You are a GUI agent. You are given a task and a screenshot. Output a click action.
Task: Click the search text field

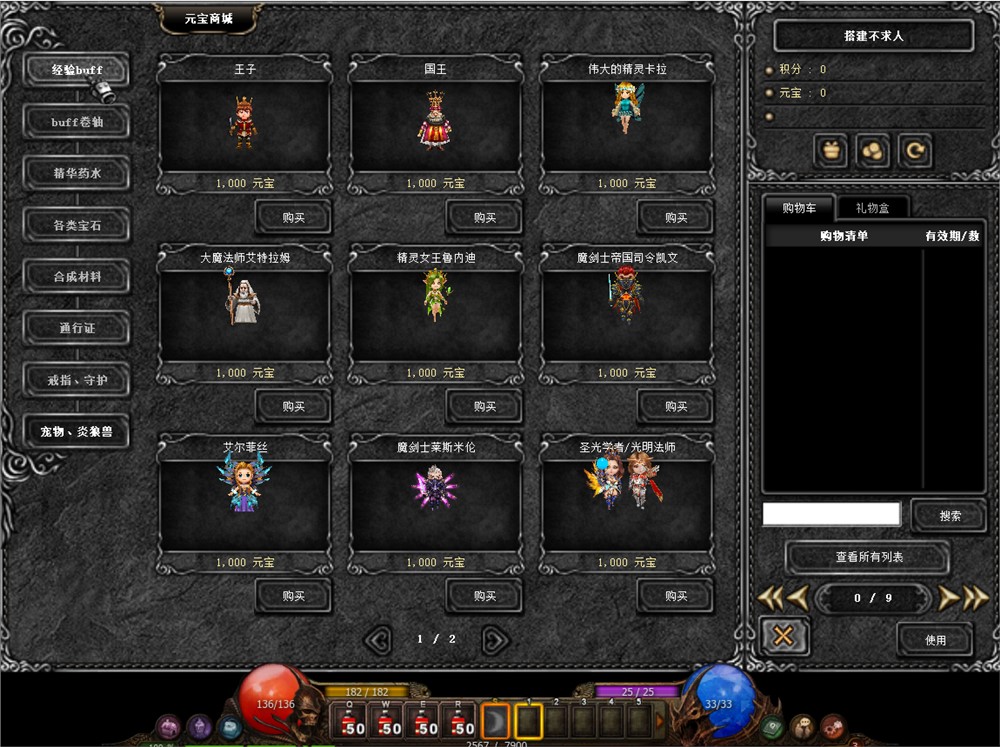click(831, 515)
